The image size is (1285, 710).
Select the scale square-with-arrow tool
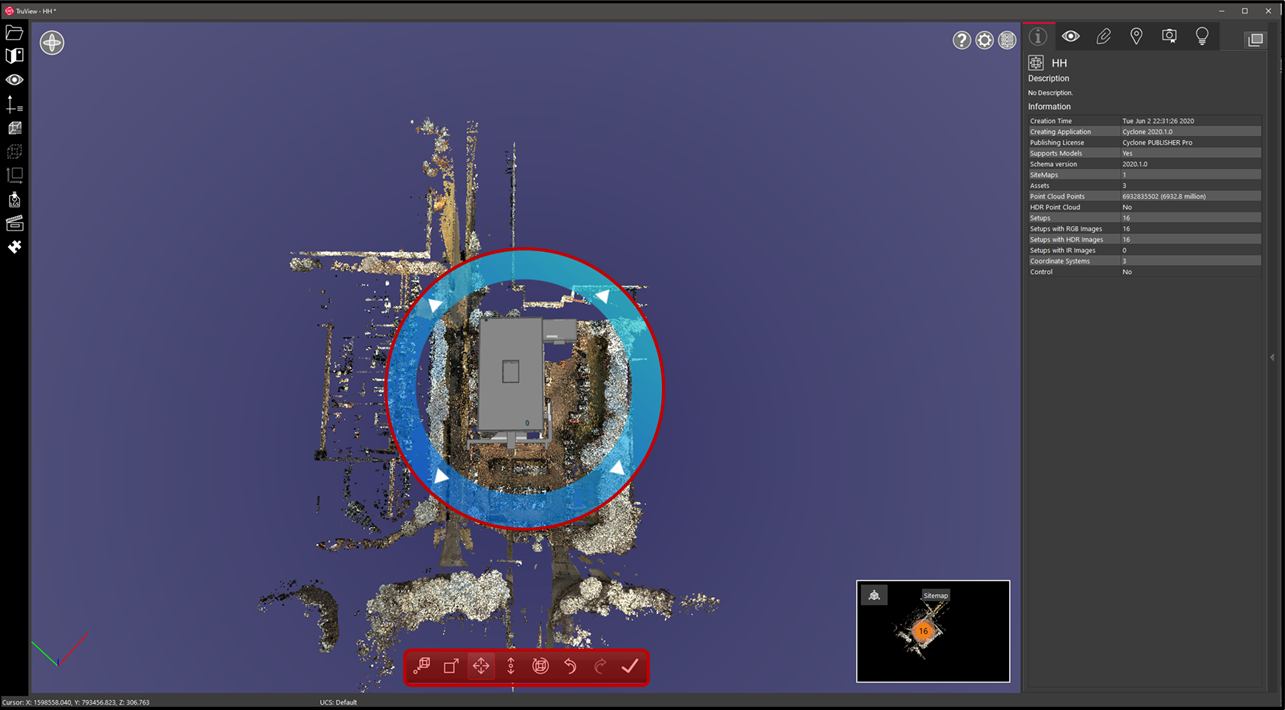(451, 666)
